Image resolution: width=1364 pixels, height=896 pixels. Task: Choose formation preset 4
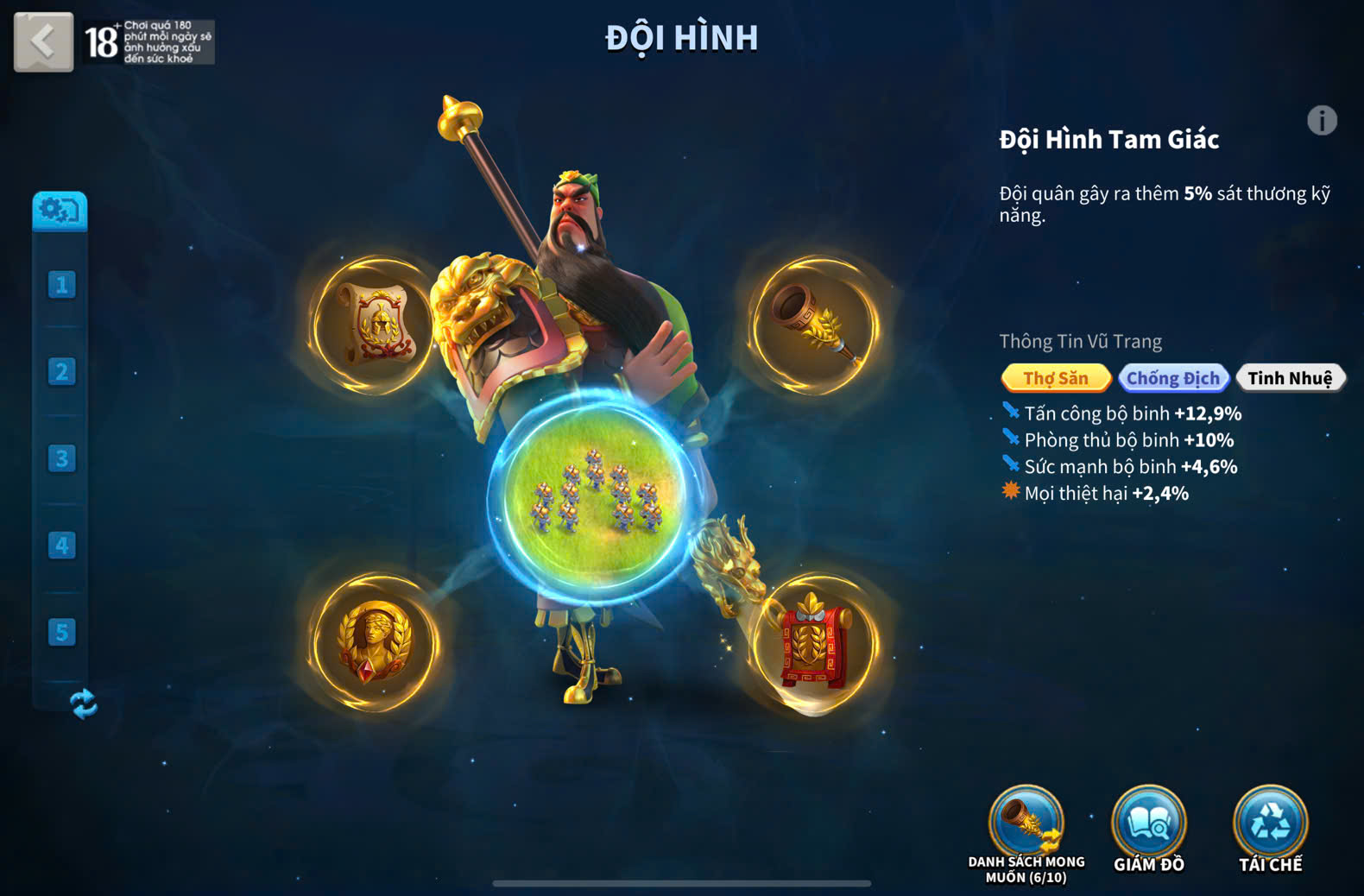pyautogui.click(x=61, y=546)
